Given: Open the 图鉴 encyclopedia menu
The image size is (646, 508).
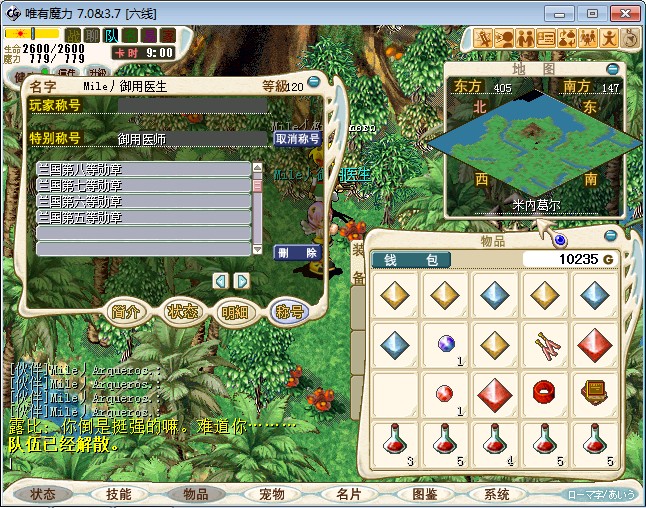Looking at the screenshot, I should click(x=424, y=494).
